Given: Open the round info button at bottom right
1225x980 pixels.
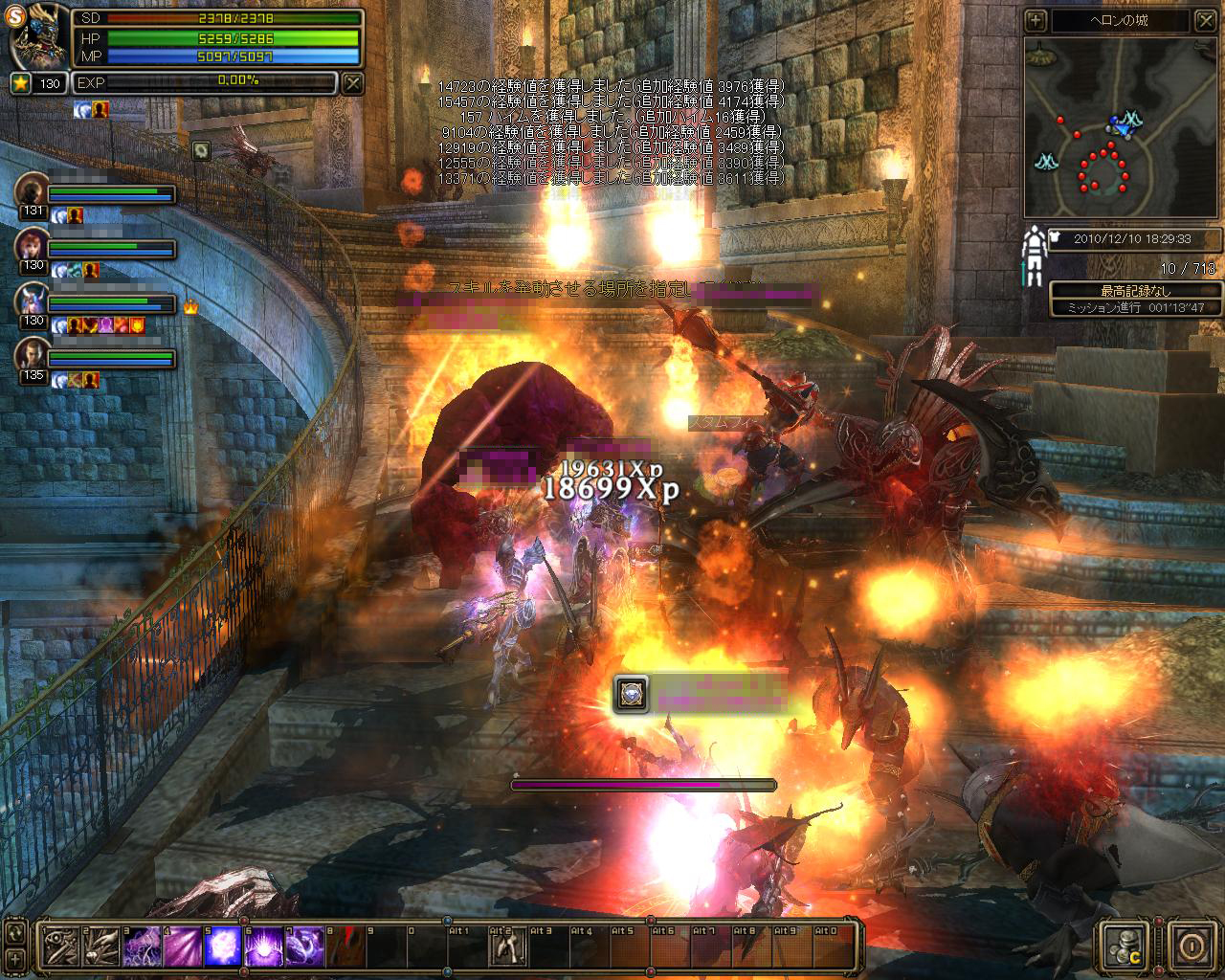Looking at the screenshot, I should click(1192, 946).
